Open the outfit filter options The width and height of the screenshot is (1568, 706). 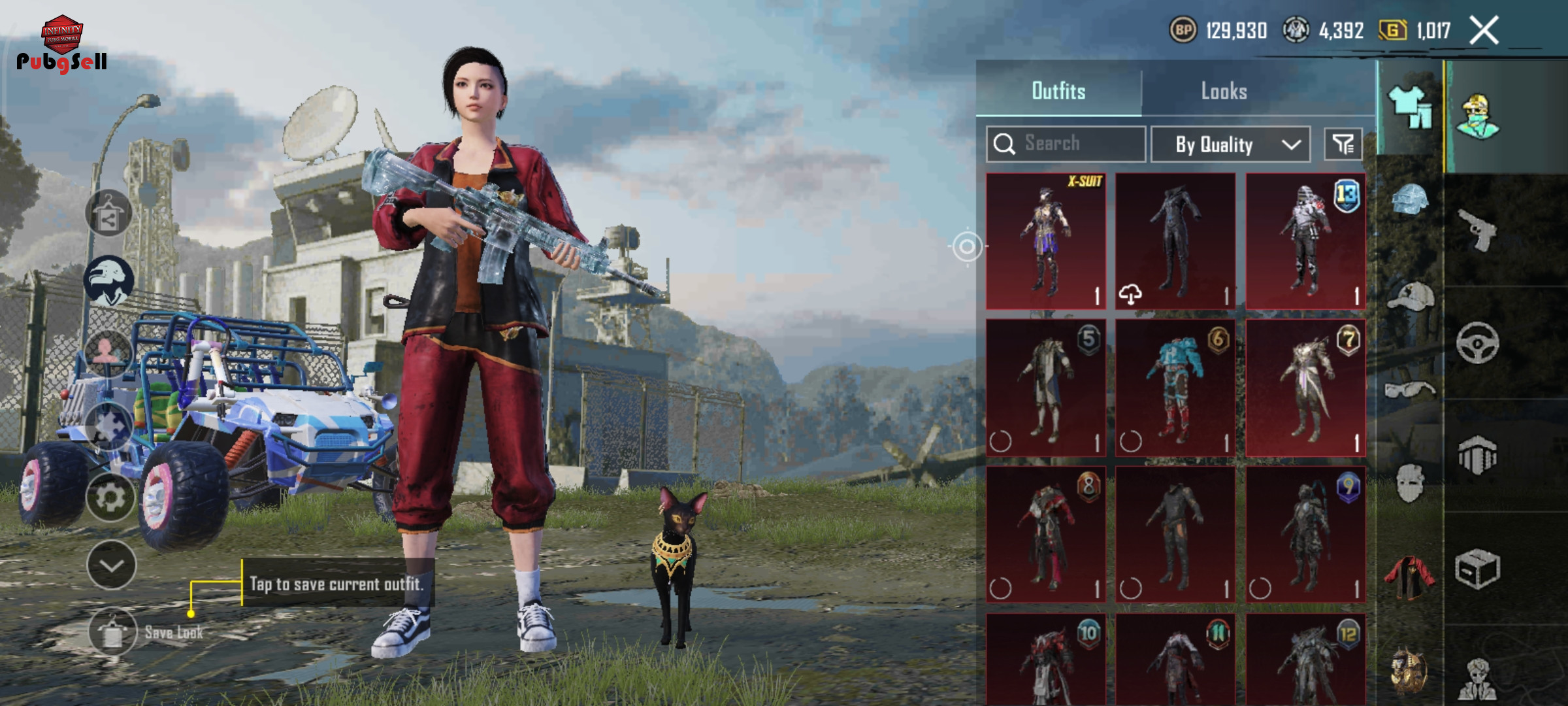click(x=1343, y=144)
